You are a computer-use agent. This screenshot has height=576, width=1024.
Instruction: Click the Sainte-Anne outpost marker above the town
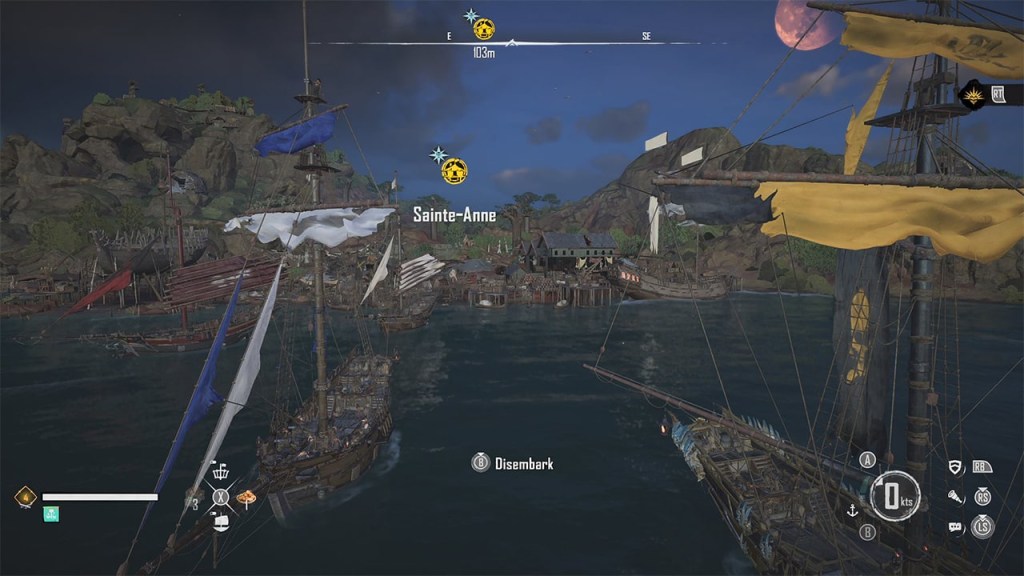[455, 170]
